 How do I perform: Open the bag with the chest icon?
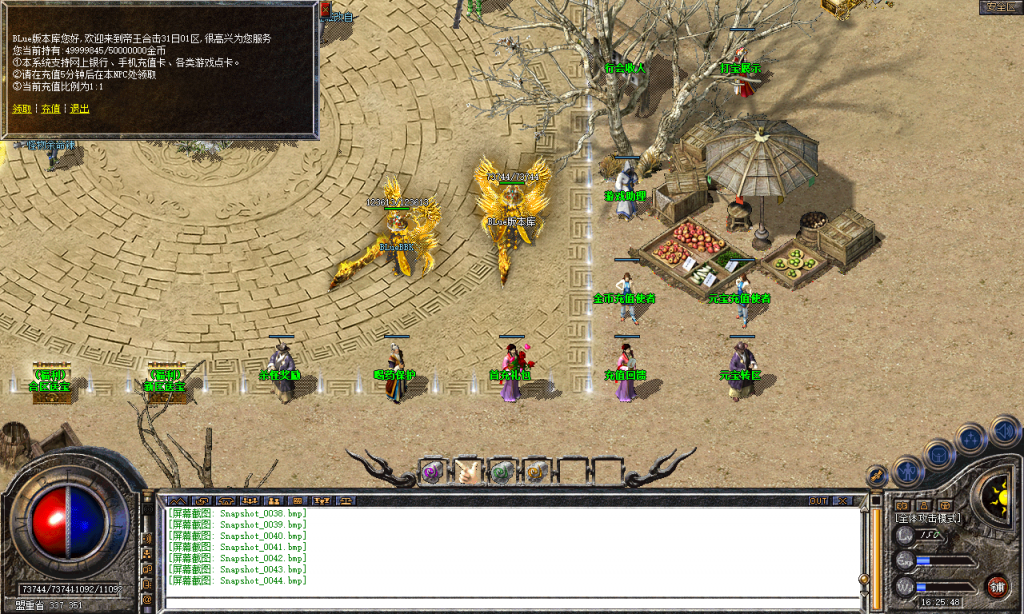click(940, 454)
